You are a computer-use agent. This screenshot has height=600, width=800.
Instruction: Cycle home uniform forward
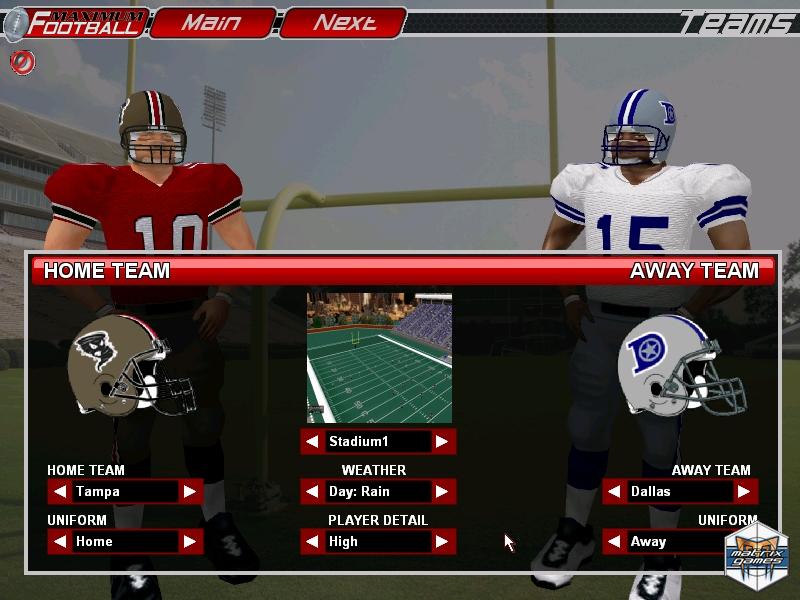point(189,541)
